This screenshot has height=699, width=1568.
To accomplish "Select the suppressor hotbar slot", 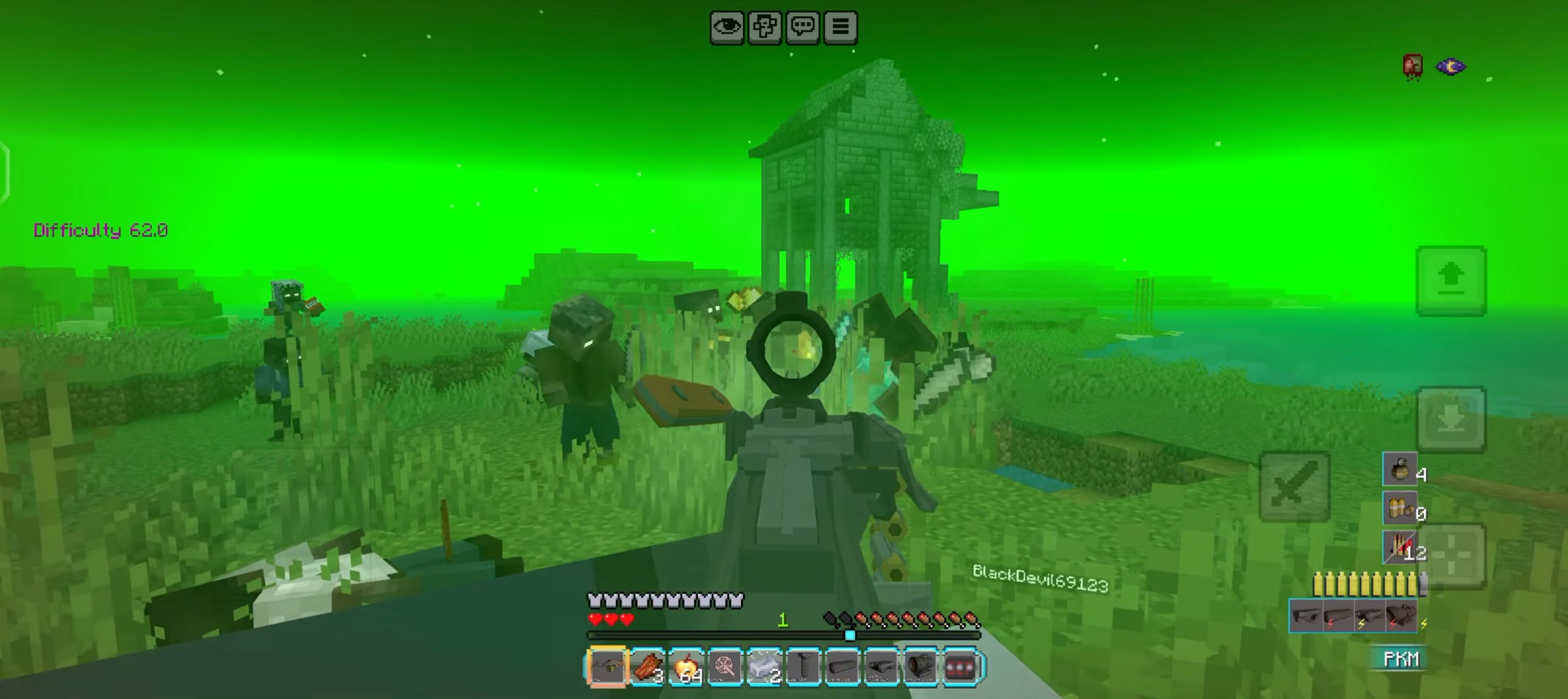I will pyautogui.click(x=842, y=666).
